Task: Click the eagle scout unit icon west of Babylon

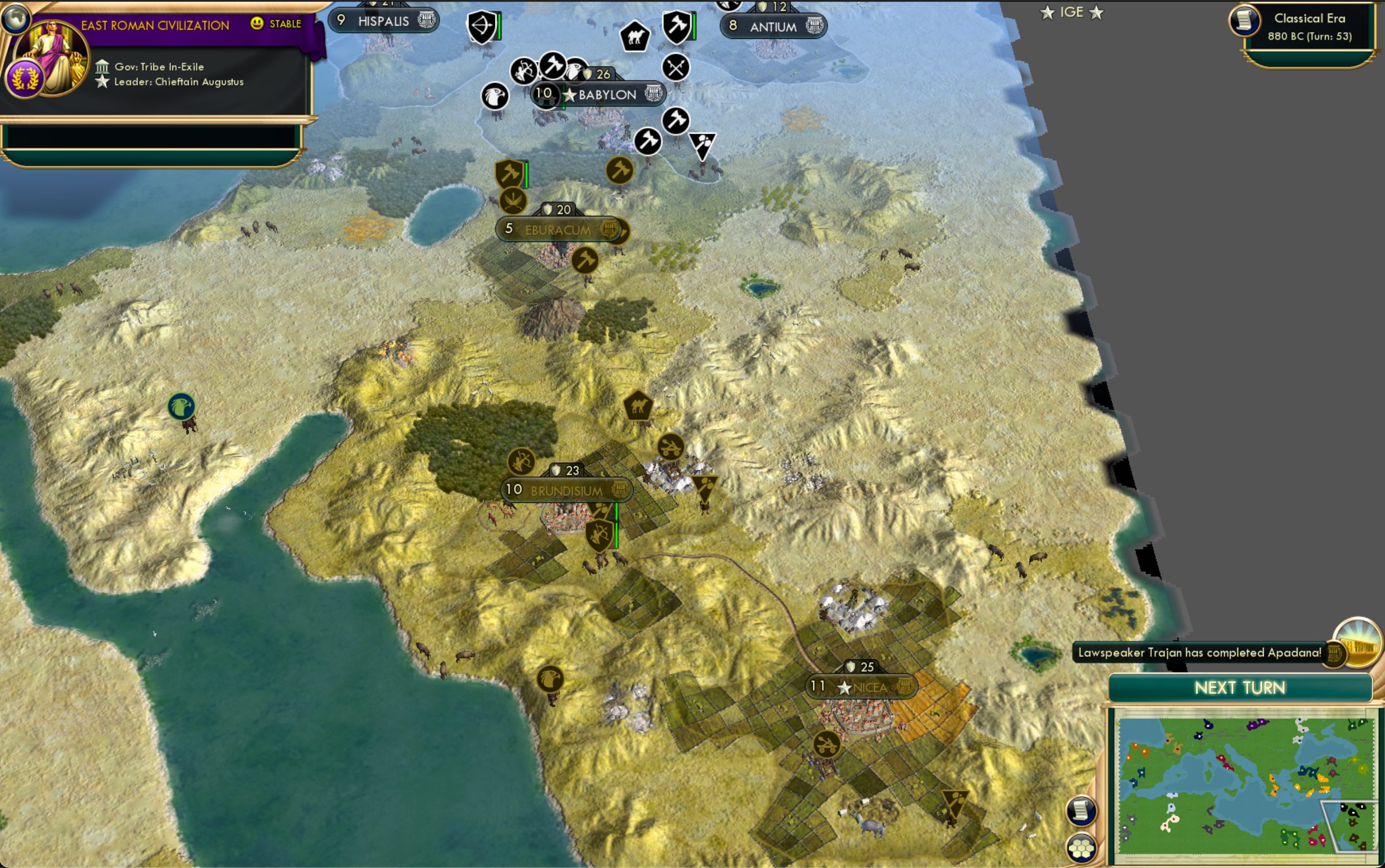Action: click(495, 96)
